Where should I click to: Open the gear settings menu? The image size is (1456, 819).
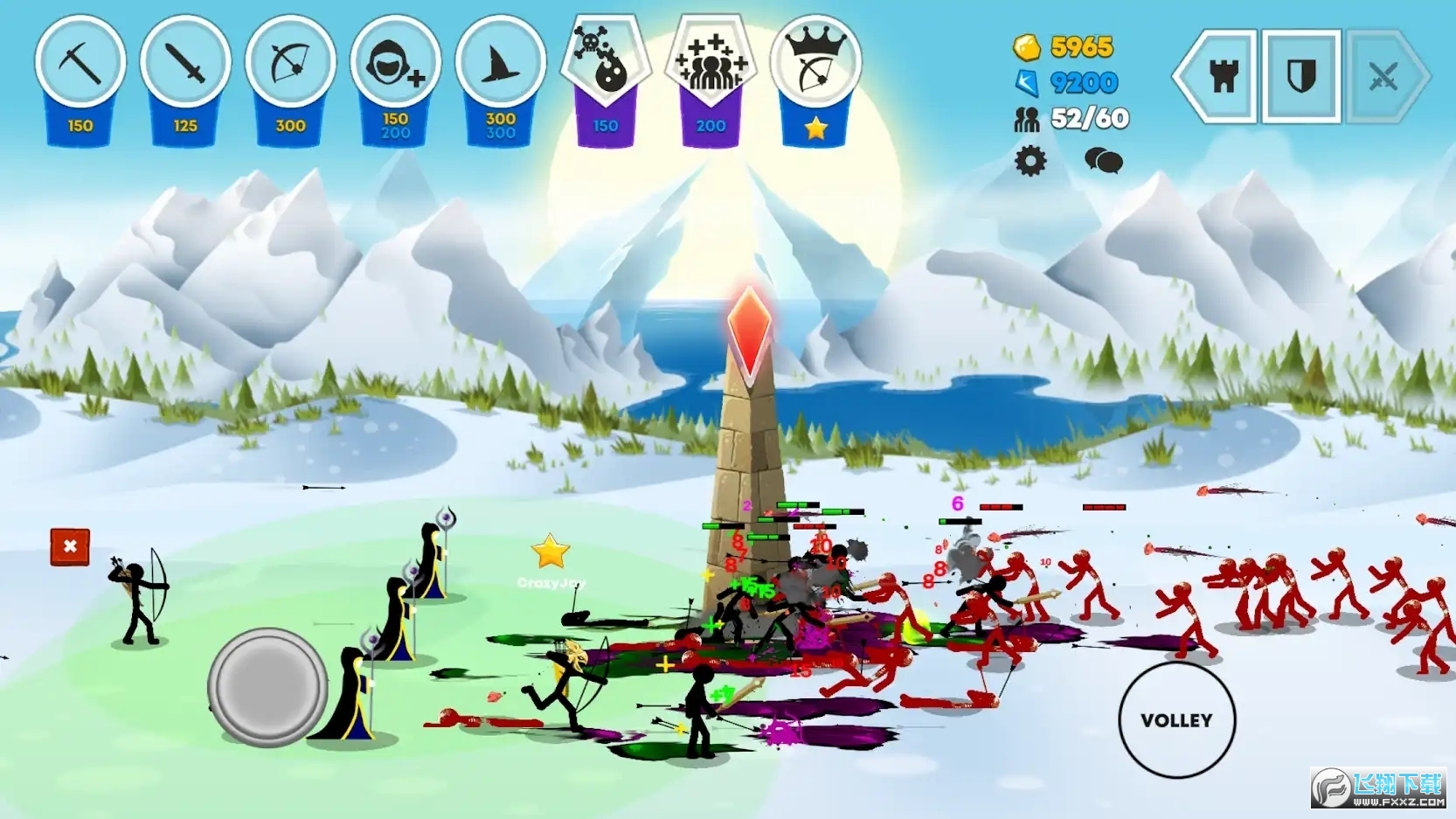tap(1030, 161)
